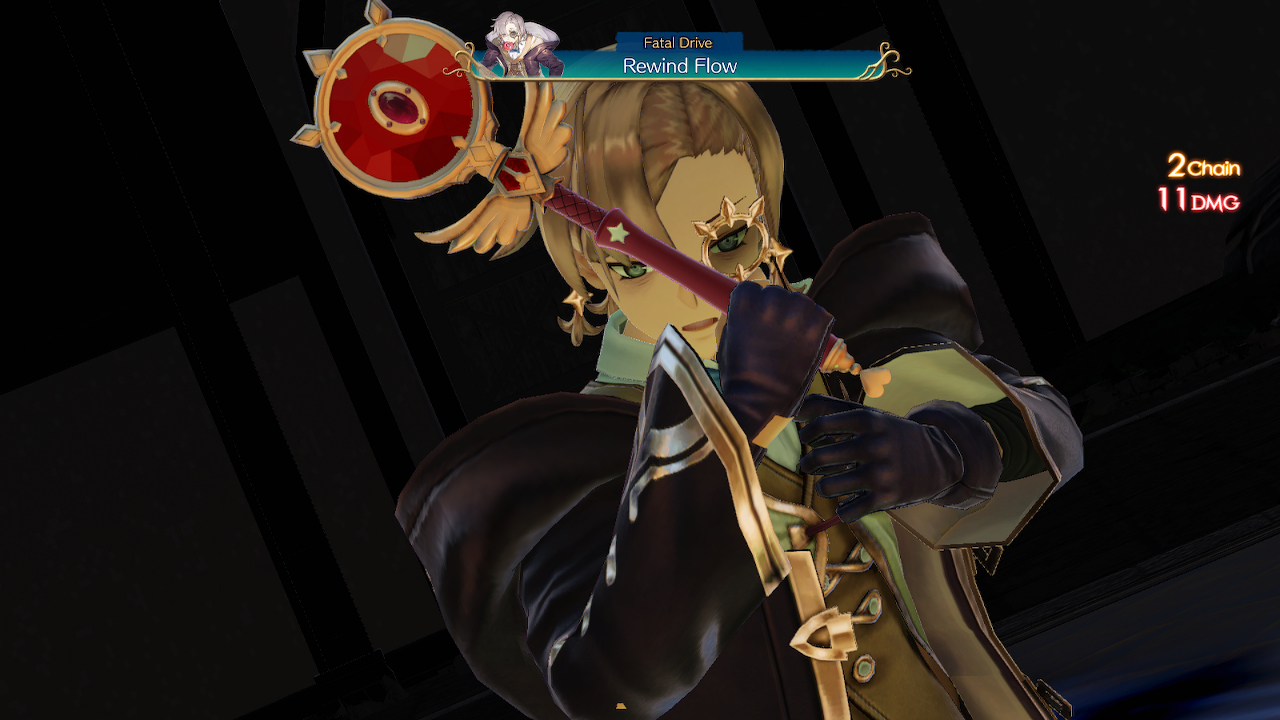Click the Rewind Flow text banner
This screenshot has width=1280, height=720.
(x=681, y=66)
